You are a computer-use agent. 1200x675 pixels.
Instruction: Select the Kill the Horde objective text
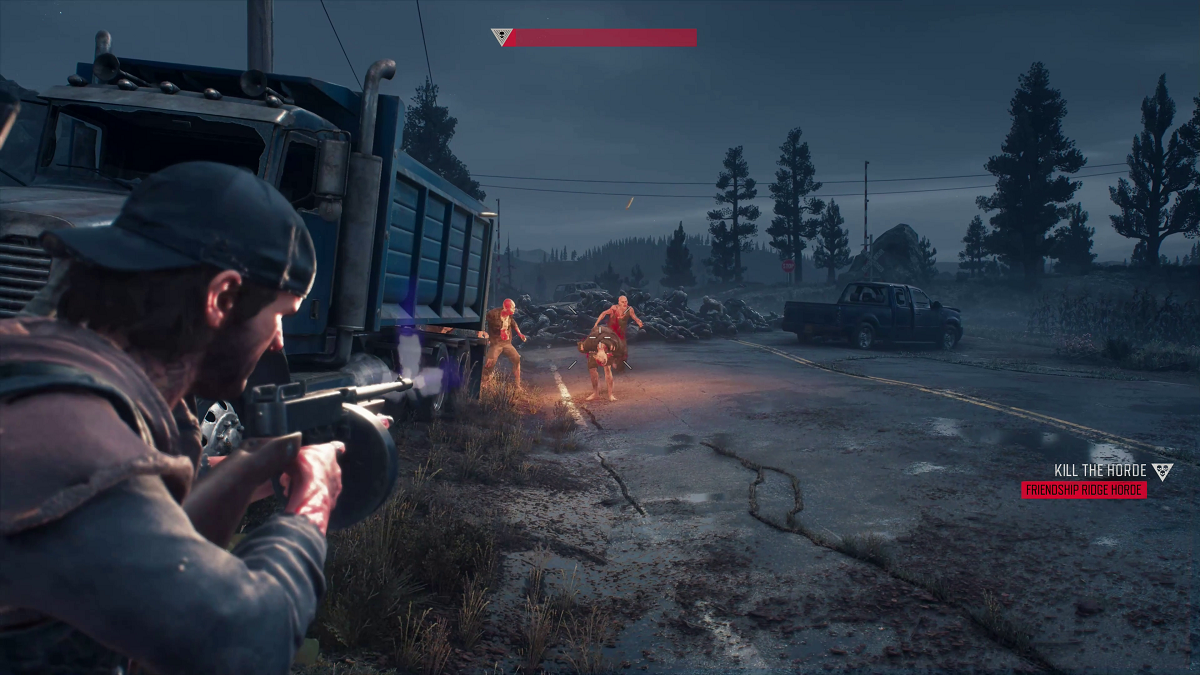(x=1099, y=471)
